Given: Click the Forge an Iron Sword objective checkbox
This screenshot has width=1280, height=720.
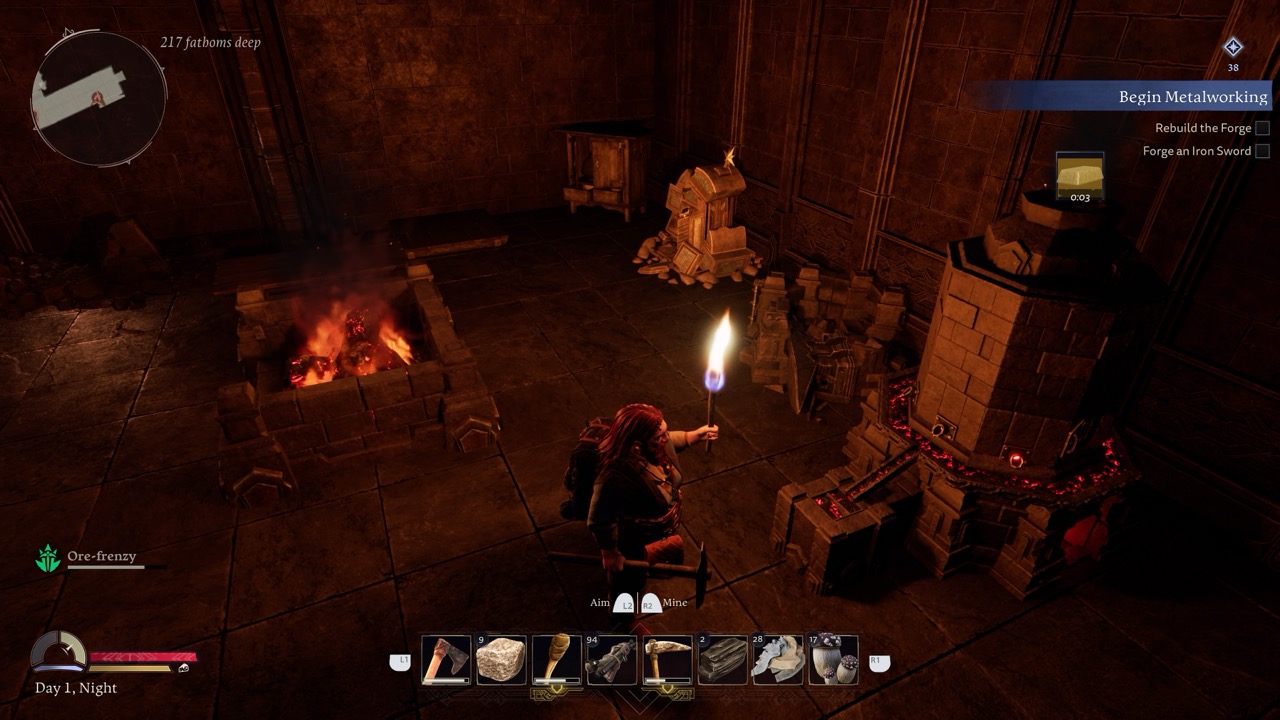Looking at the screenshot, I should tap(1262, 151).
